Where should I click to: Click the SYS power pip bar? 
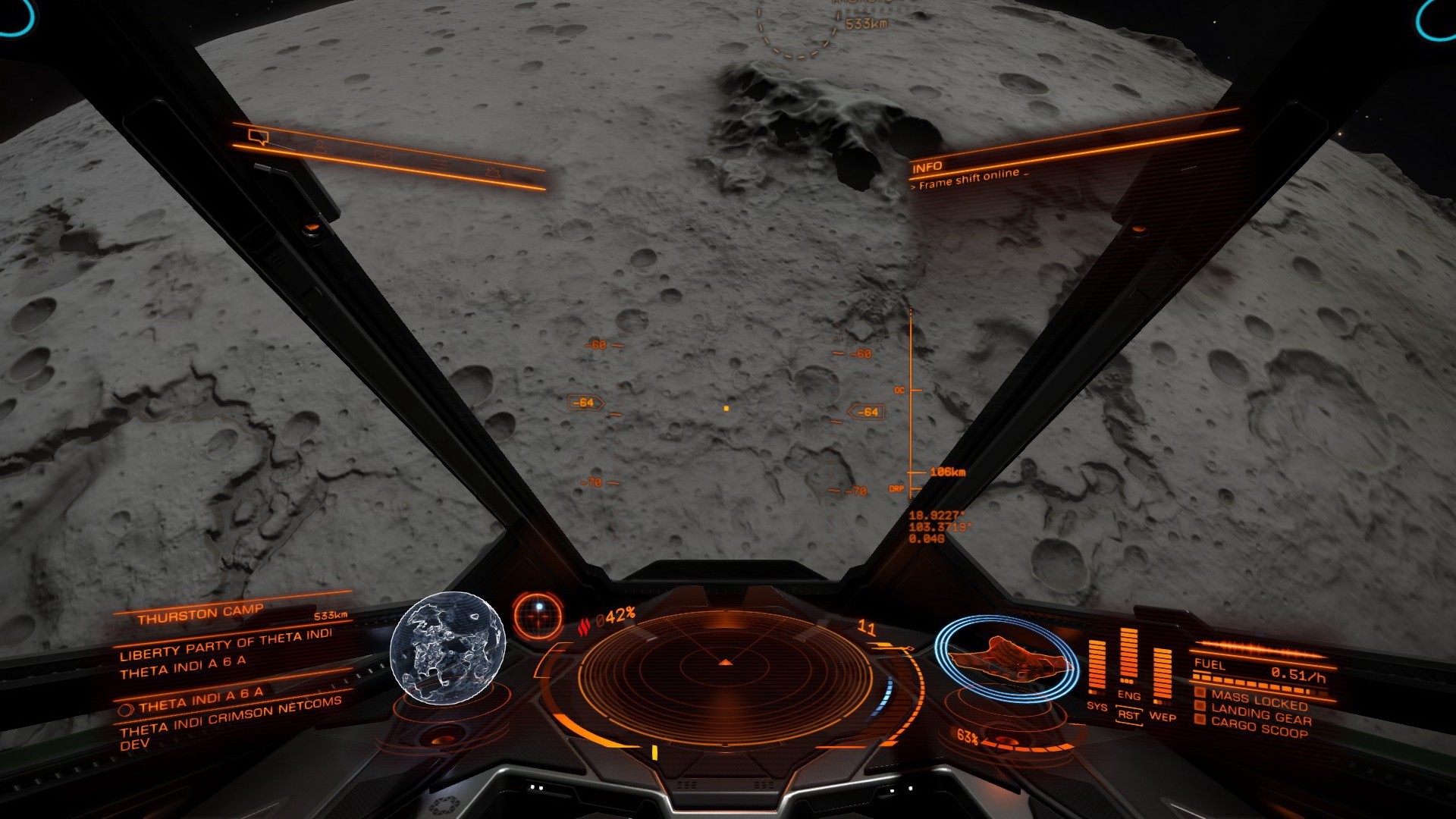click(x=1097, y=666)
